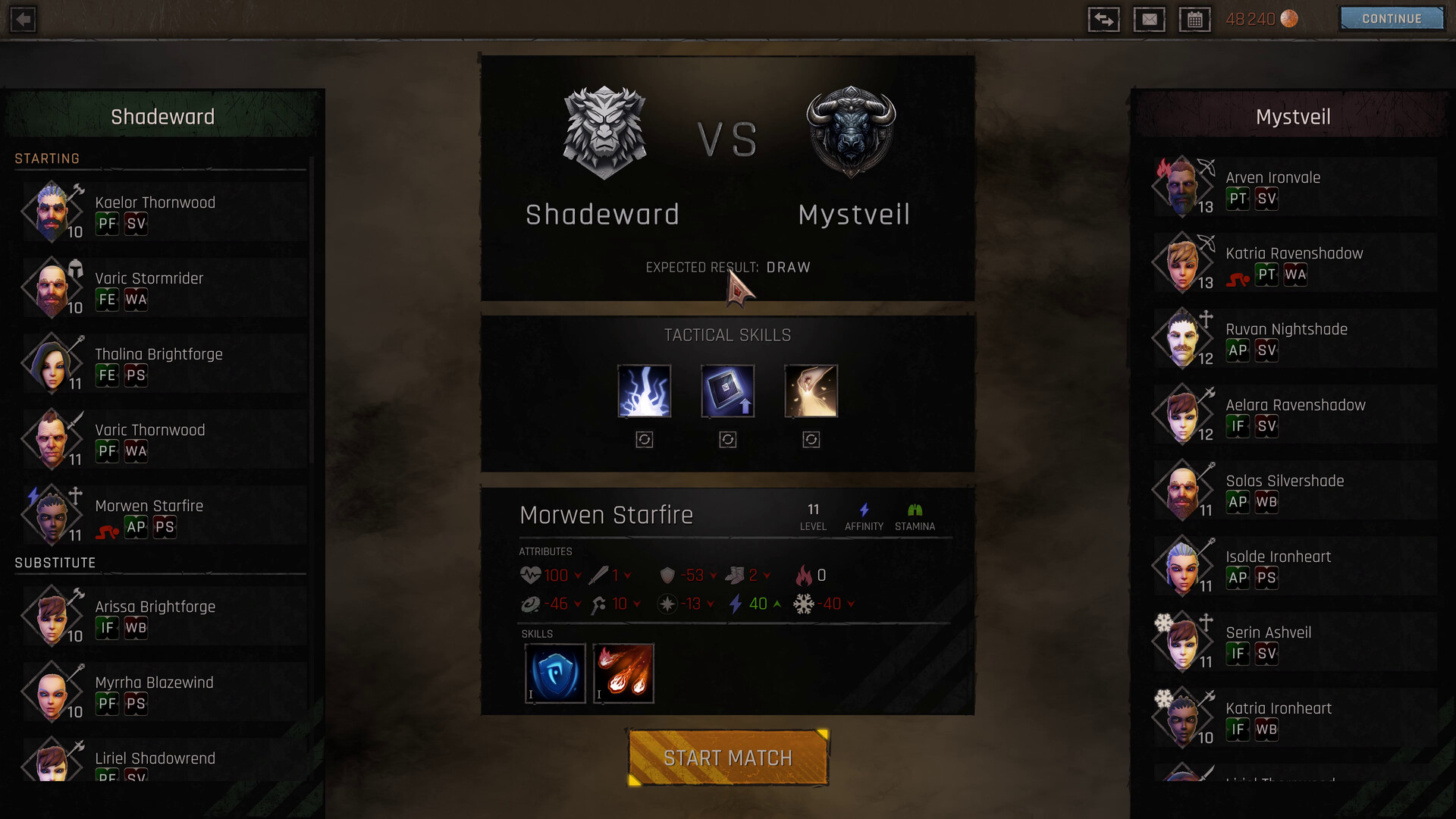1456x819 pixels.
Task: Select the shield boost tactical skill
Action: coord(727,391)
